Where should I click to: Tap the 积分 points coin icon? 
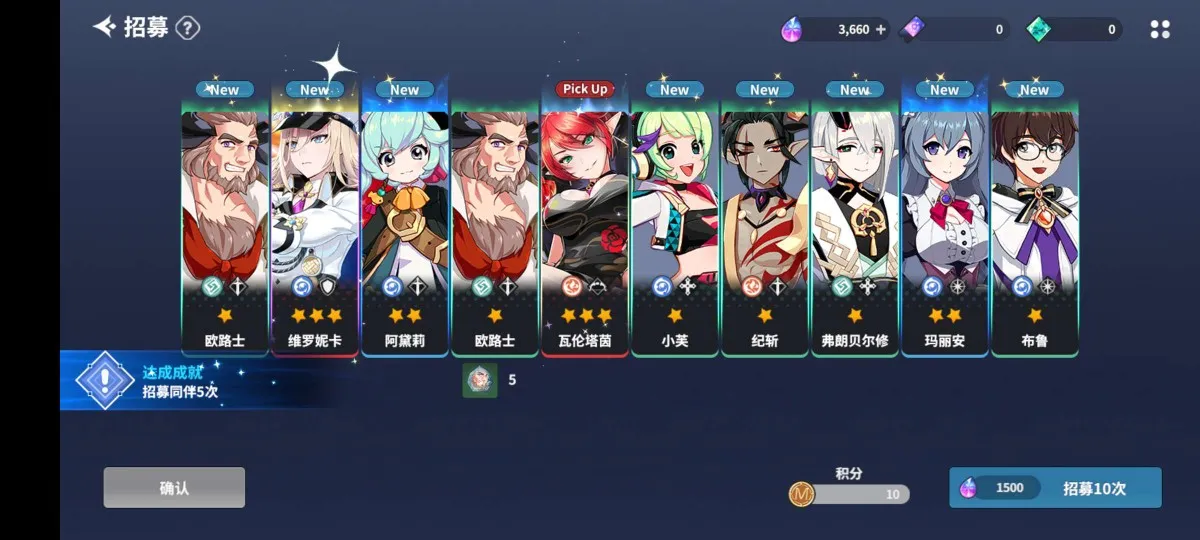click(801, 494)
